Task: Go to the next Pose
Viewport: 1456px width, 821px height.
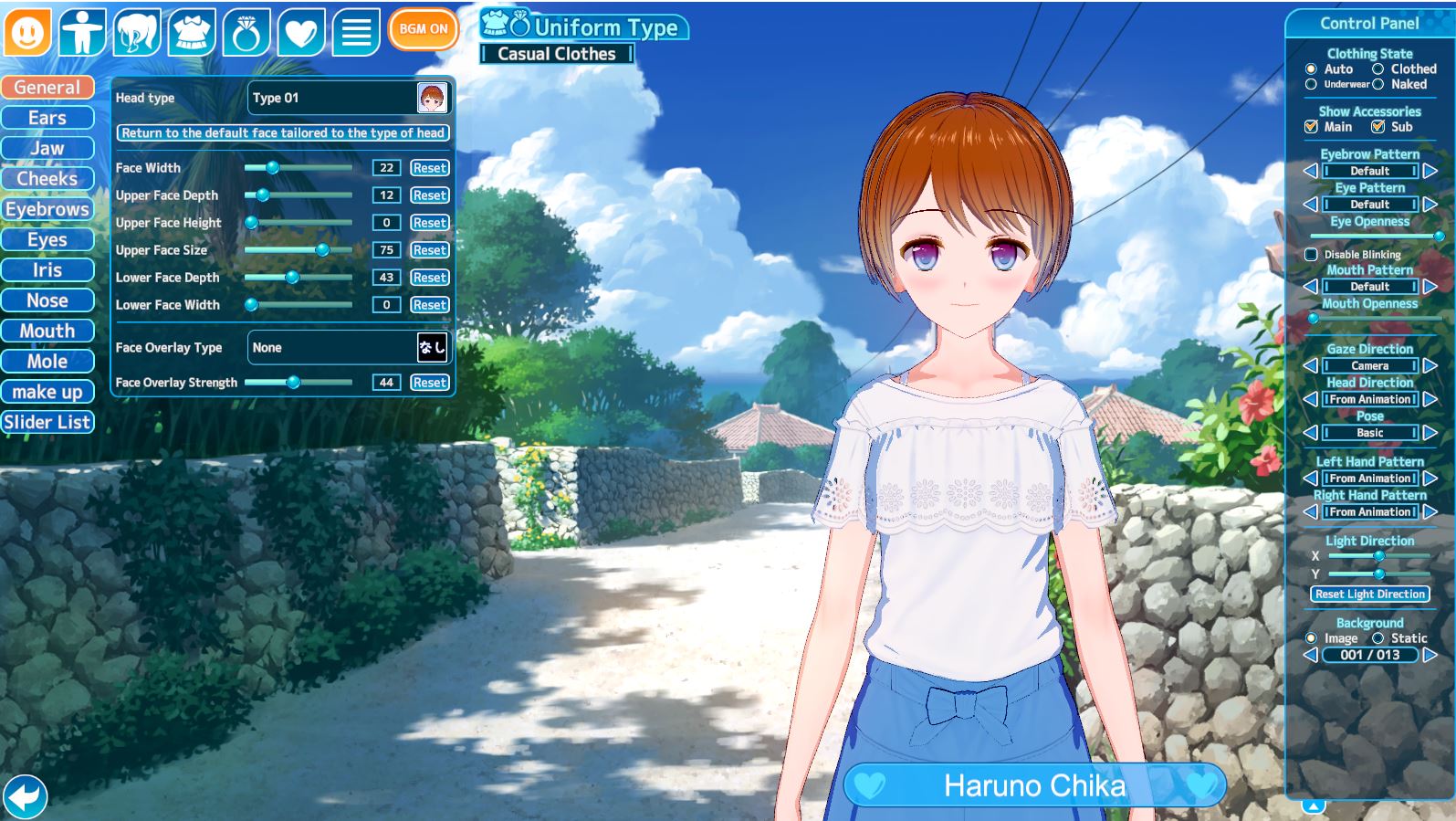Action: click(x=1430, y=433)
